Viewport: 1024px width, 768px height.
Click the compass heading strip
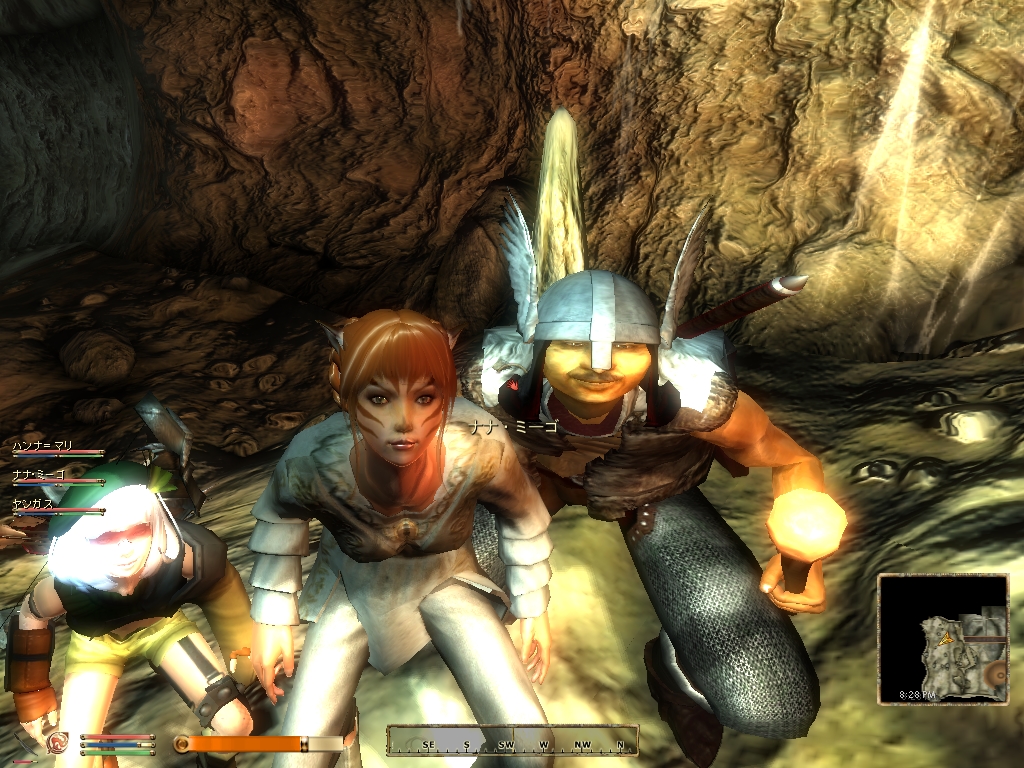(x=512, y=742)
